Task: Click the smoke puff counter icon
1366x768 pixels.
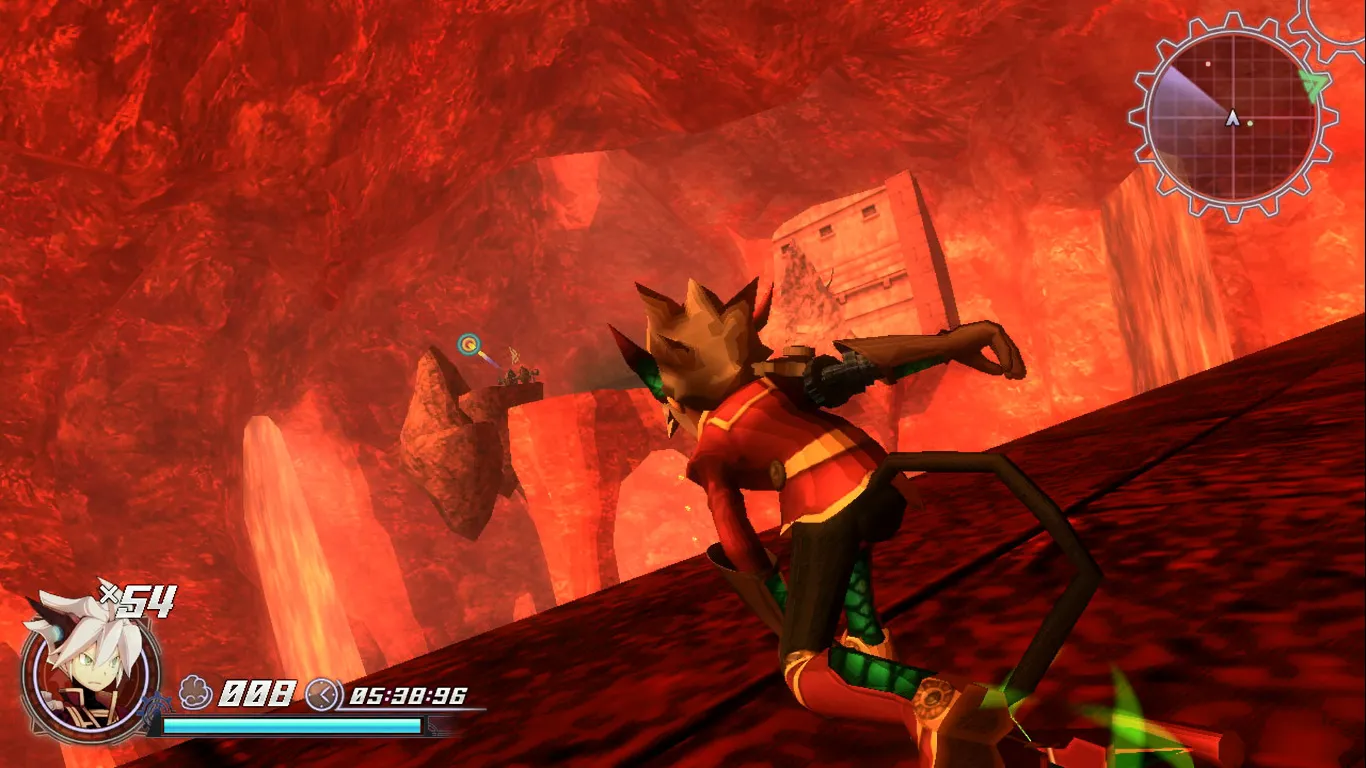Action: 194,691
